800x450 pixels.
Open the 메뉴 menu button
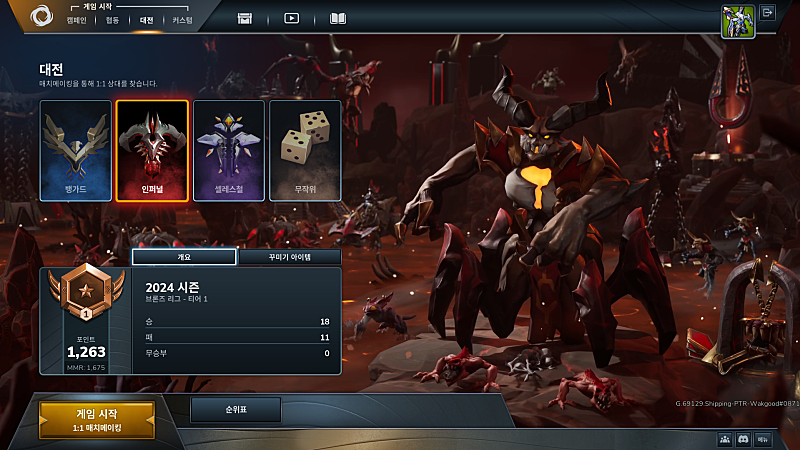[763, 439]
